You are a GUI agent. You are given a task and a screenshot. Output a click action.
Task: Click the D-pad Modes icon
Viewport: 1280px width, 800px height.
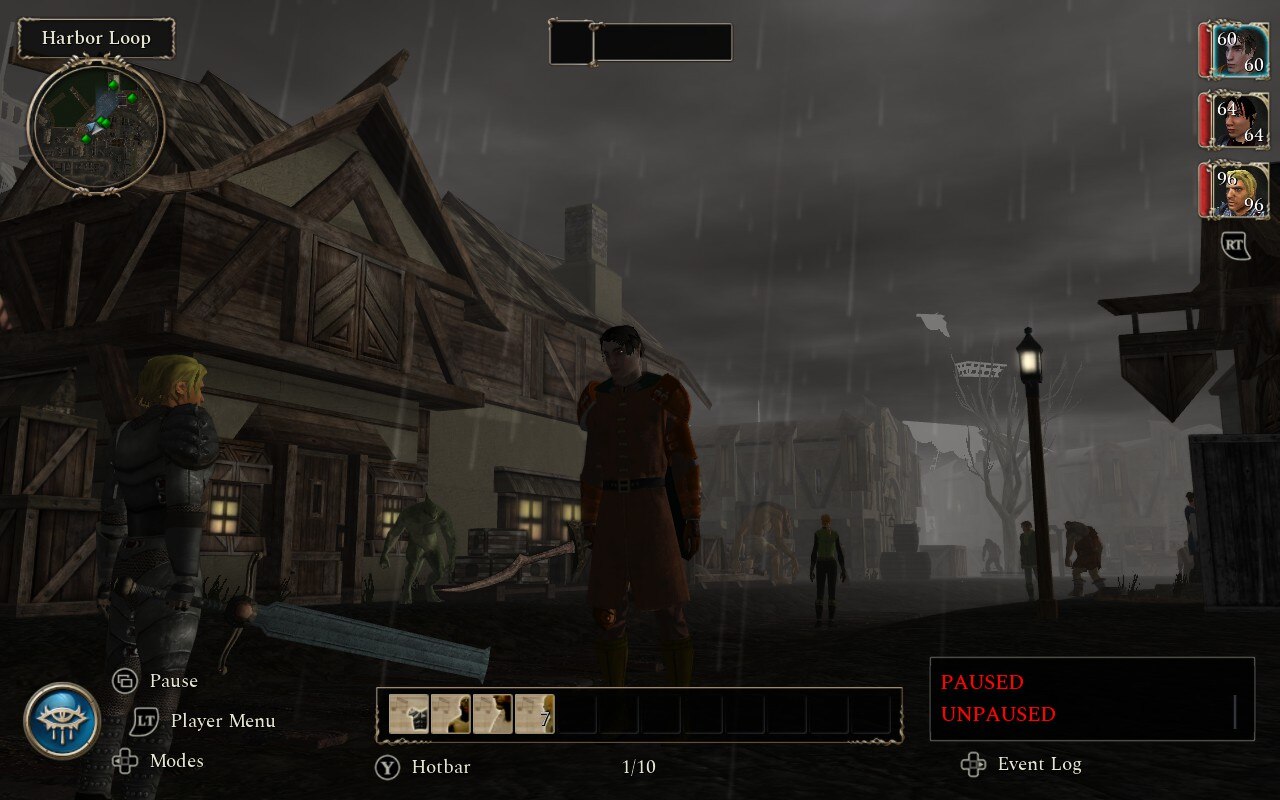(125, 761)
